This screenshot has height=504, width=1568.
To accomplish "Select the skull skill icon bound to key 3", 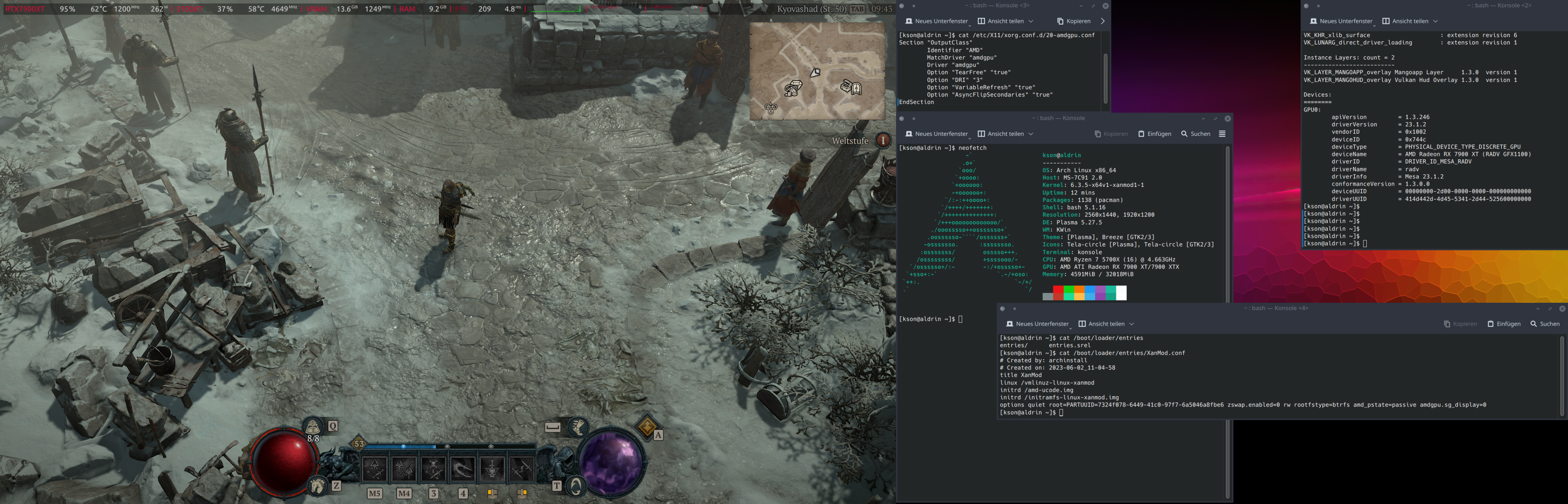I will tap(434, 468).
